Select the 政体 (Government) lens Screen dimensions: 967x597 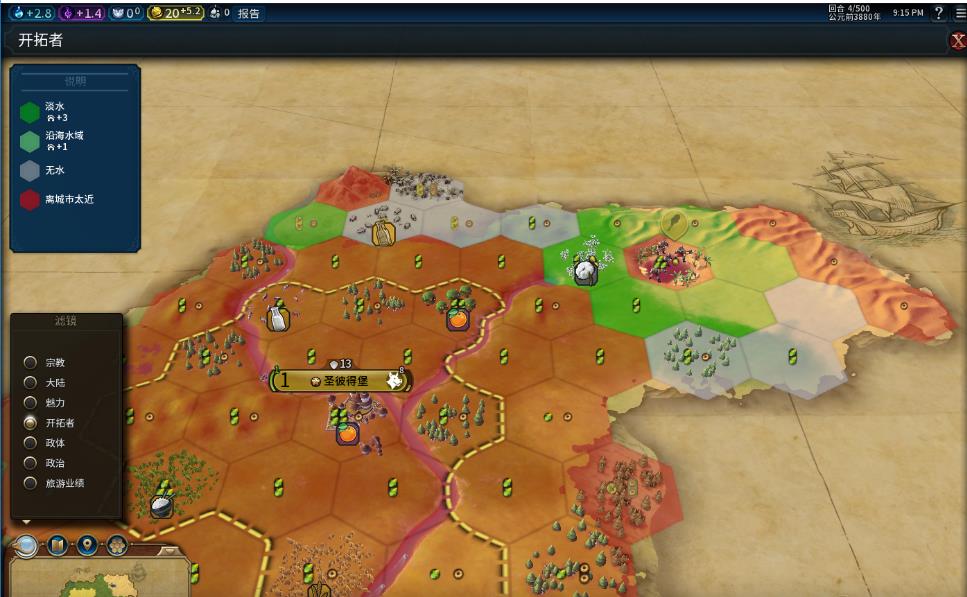click(x=31, y=442)
